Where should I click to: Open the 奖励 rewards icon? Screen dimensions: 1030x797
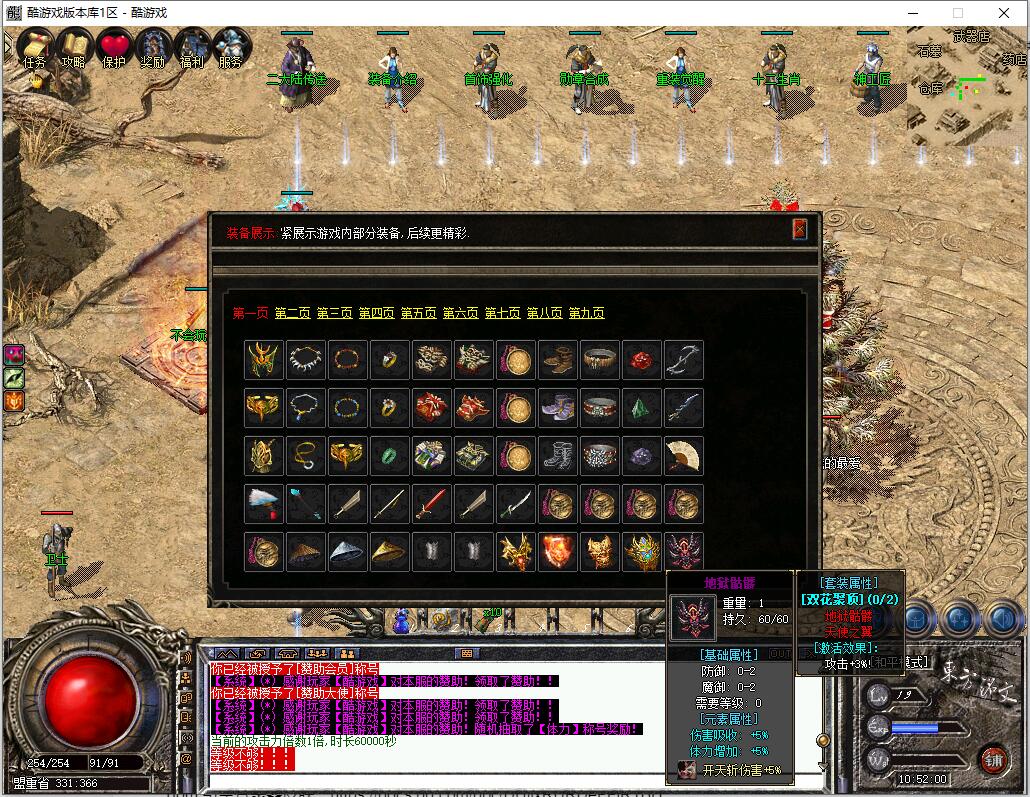153,46
